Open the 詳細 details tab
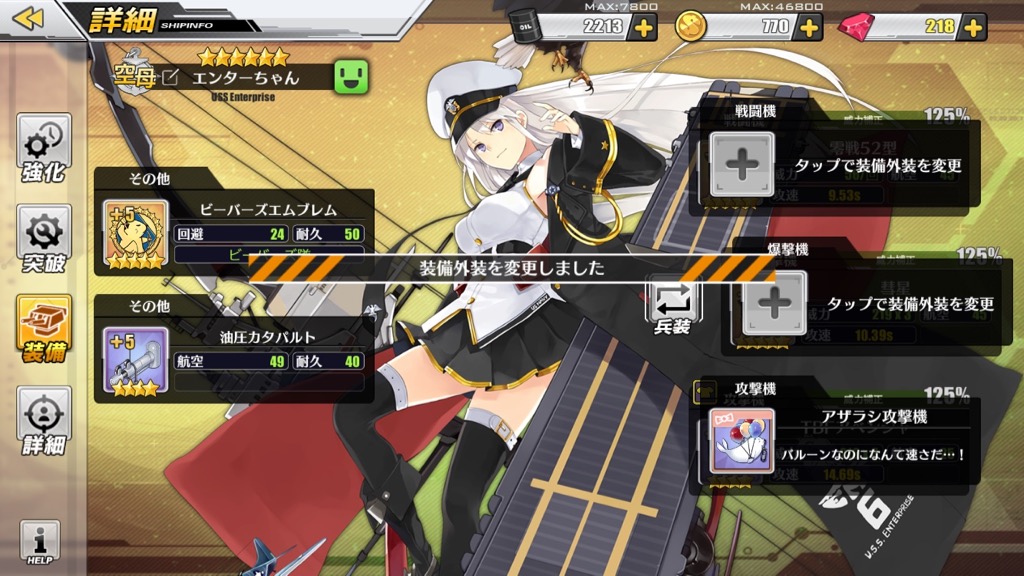The width and height of the screenshot is (1024, 576). point(44,421)
